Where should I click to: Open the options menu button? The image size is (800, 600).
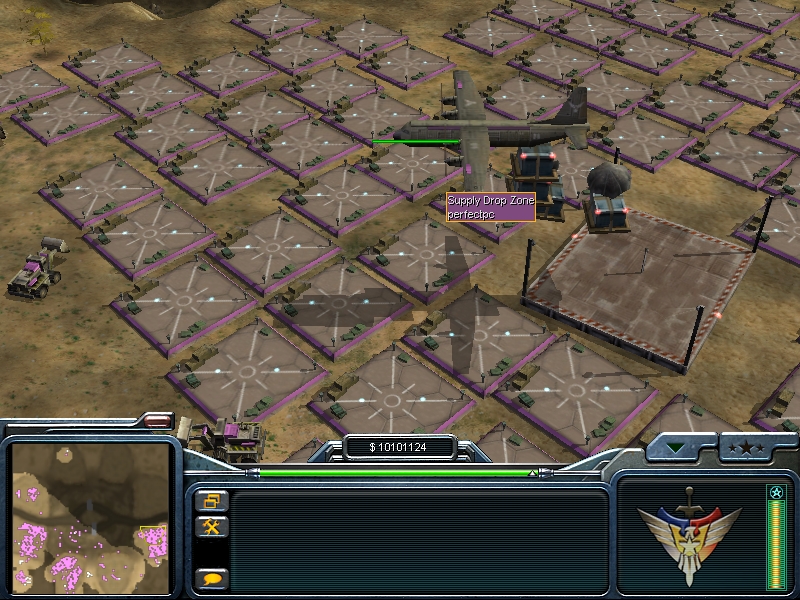coord(213,500)
